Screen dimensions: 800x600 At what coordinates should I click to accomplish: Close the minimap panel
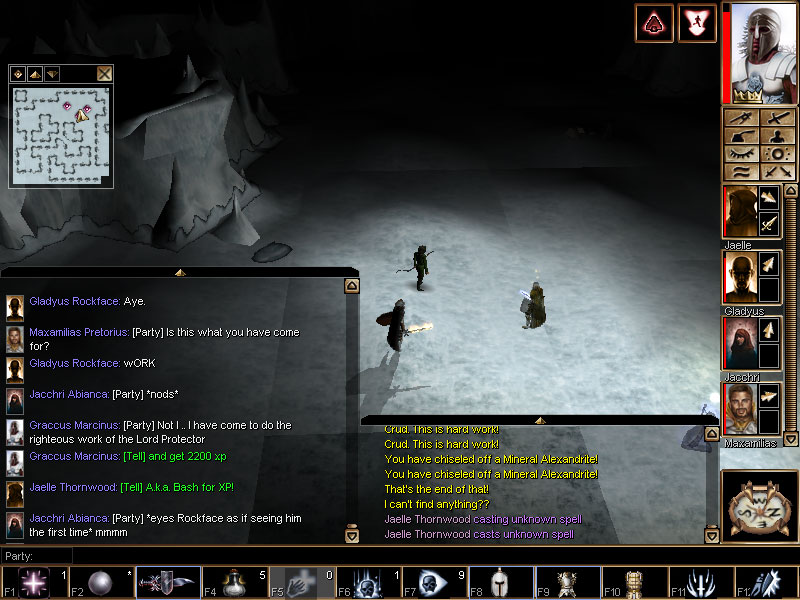[x=104, y=73]
